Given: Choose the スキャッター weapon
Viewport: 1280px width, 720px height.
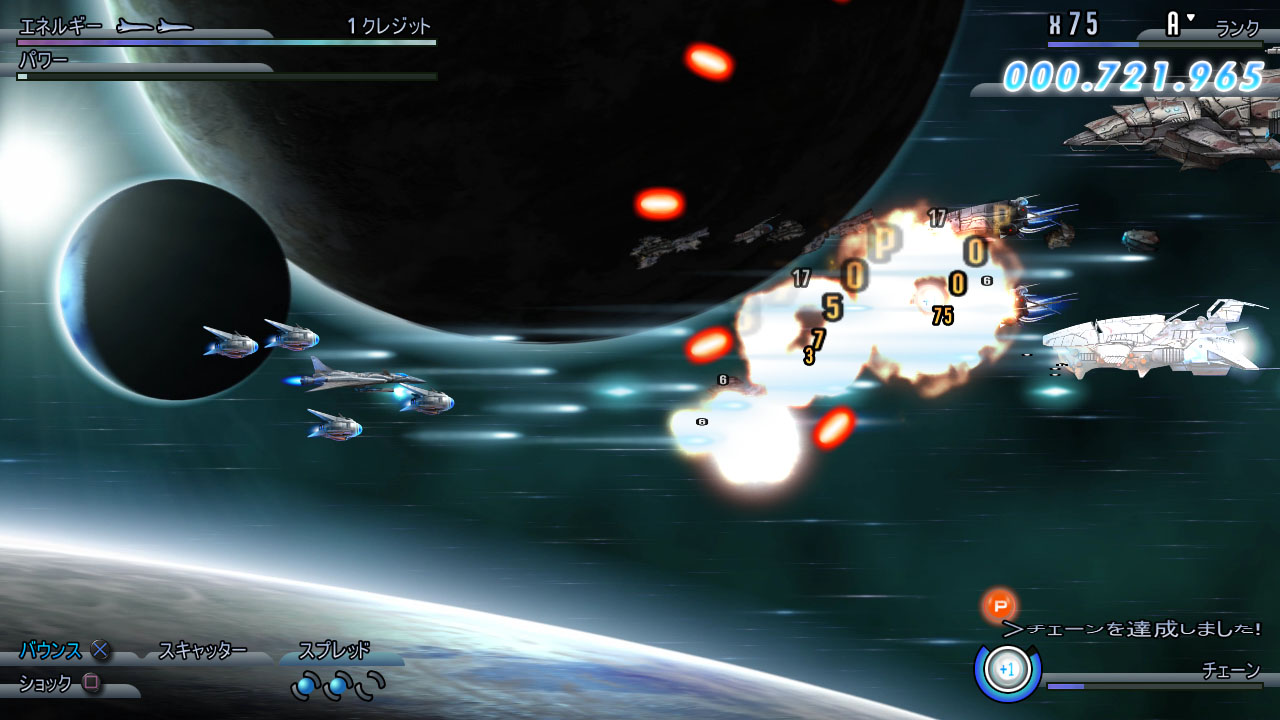Looking at the screenshot, I should pyautogui.click(x=203, y=651).
